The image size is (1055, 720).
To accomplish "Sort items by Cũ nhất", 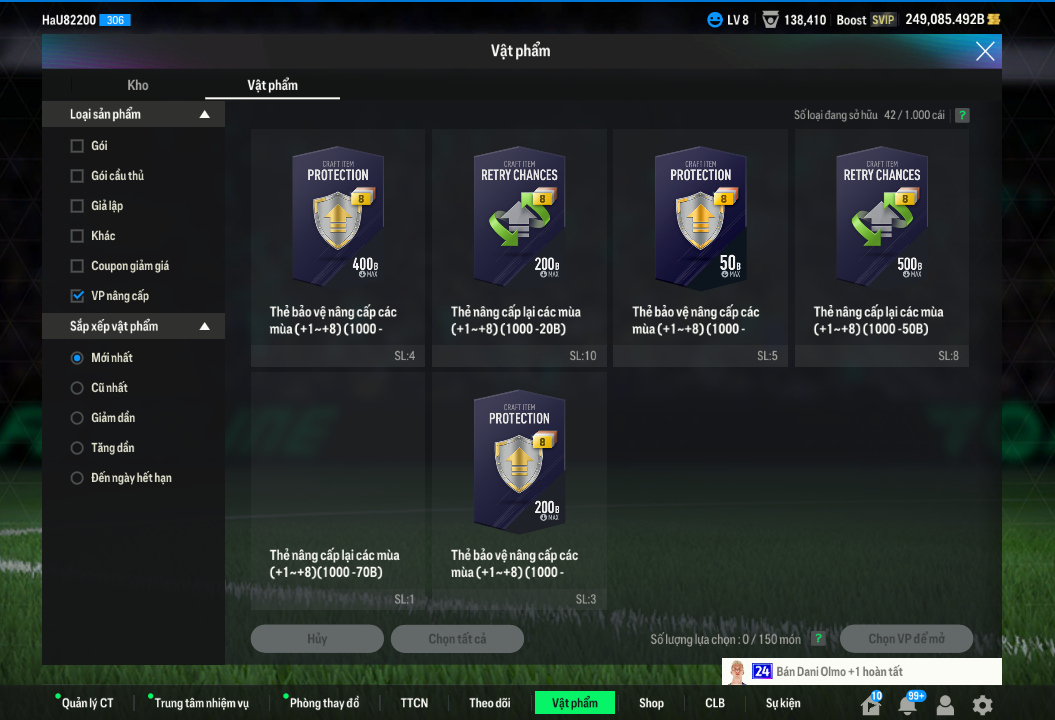I will (77, 388).
